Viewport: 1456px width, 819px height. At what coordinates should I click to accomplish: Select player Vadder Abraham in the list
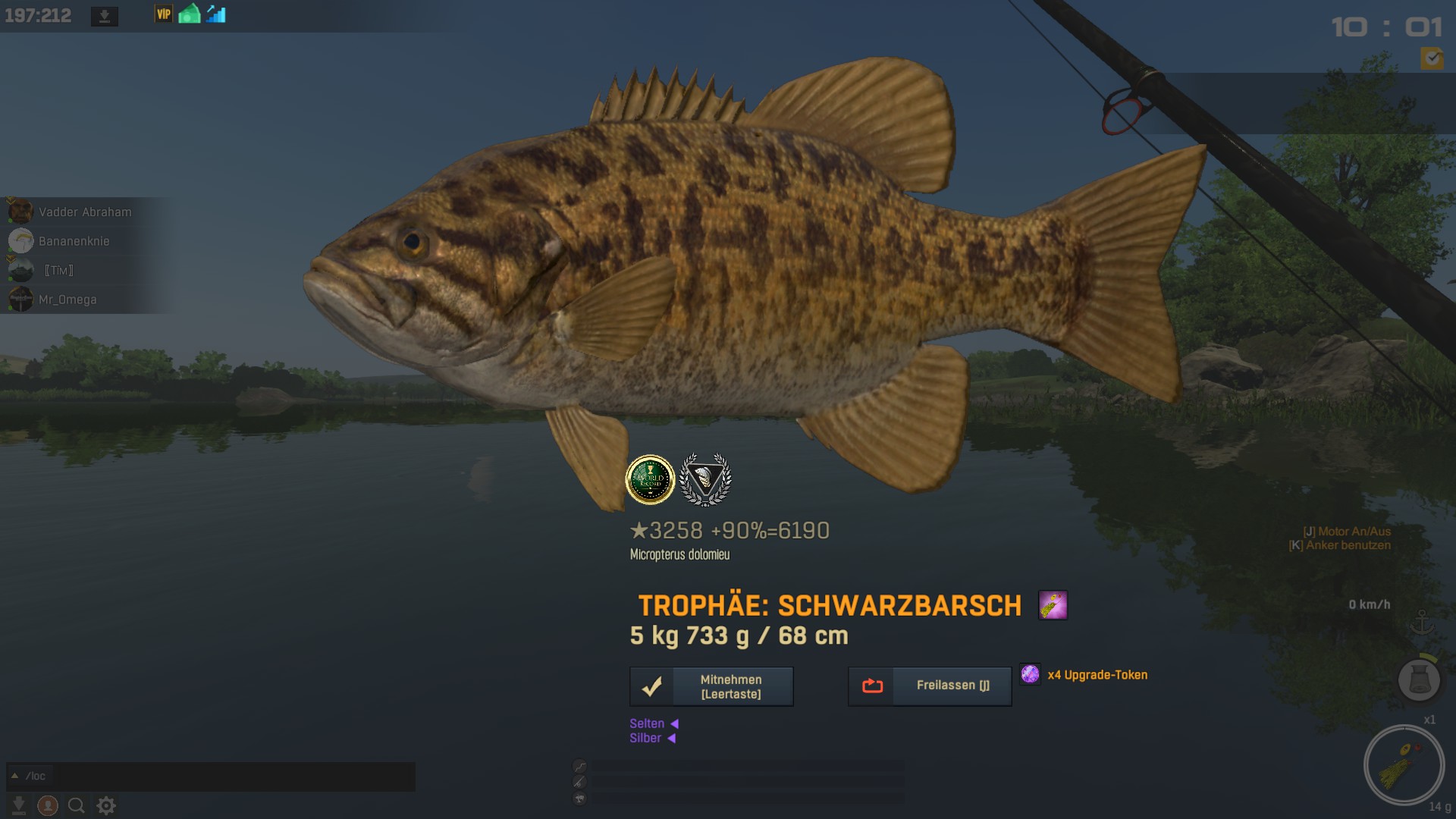coord(84,212)
